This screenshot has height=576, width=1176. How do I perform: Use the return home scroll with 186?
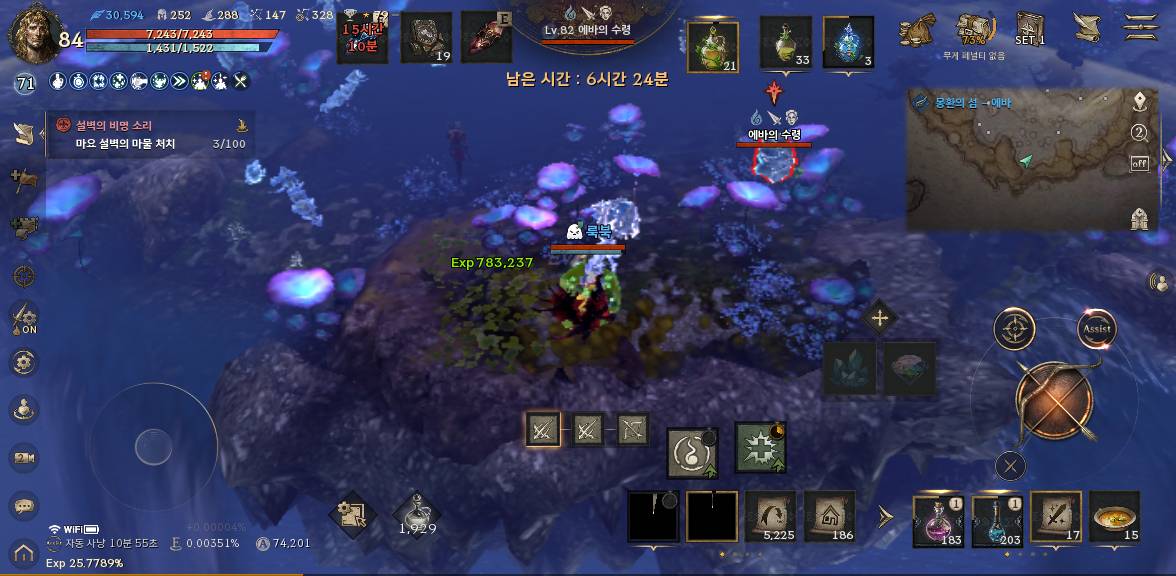830,517
